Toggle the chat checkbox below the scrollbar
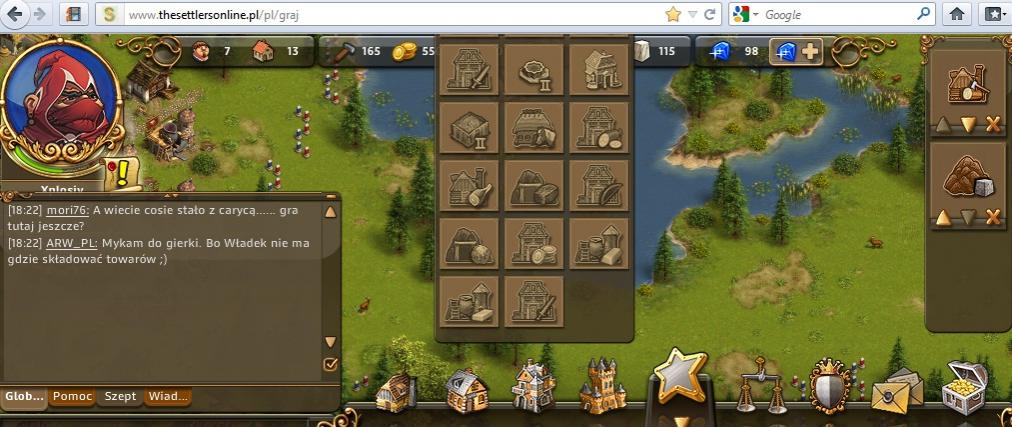The height and width of the screenshot is (427, 1012). pyautogui.click(x=331, y=366)
